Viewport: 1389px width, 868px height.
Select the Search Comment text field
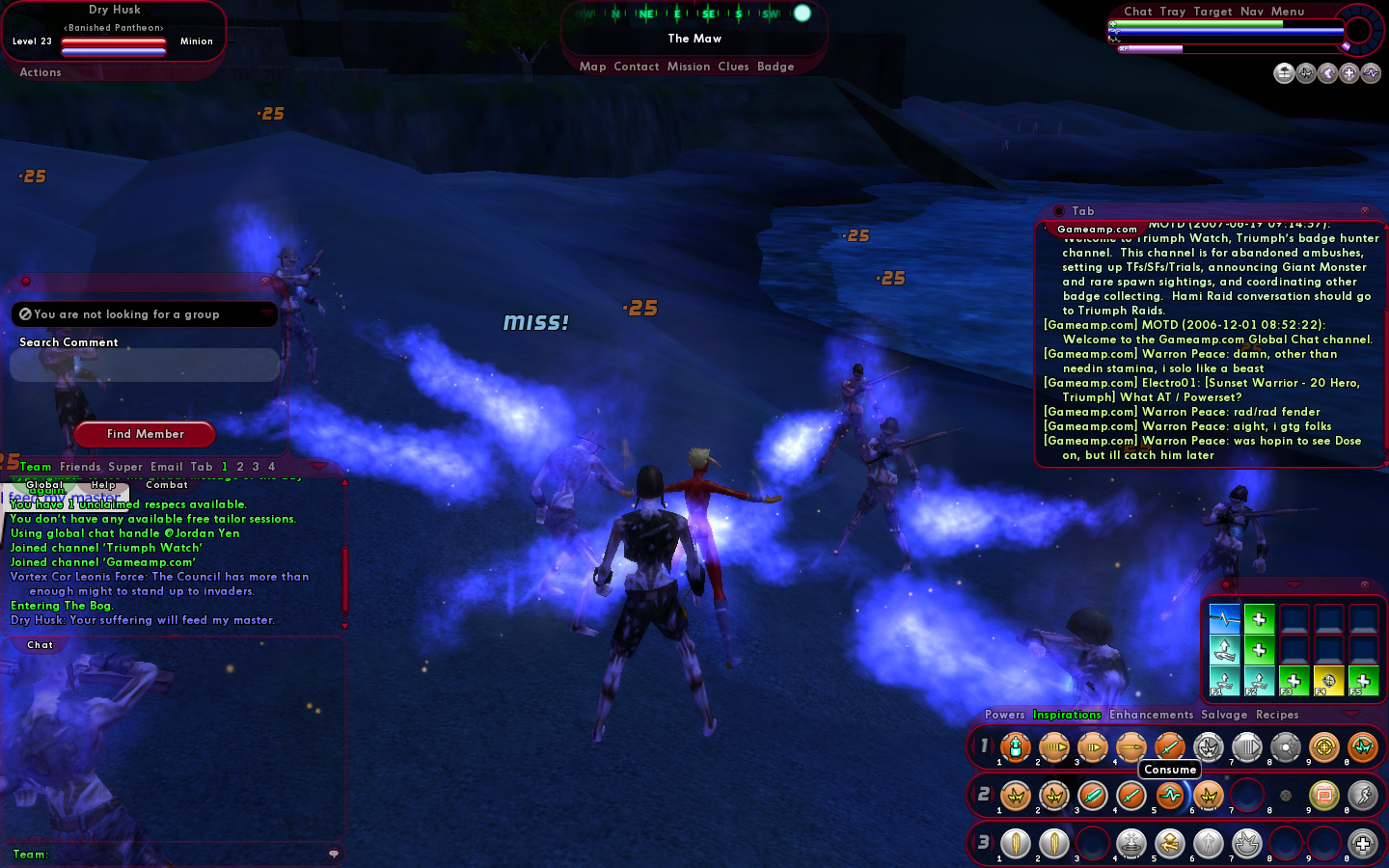(x=145, y=365)
